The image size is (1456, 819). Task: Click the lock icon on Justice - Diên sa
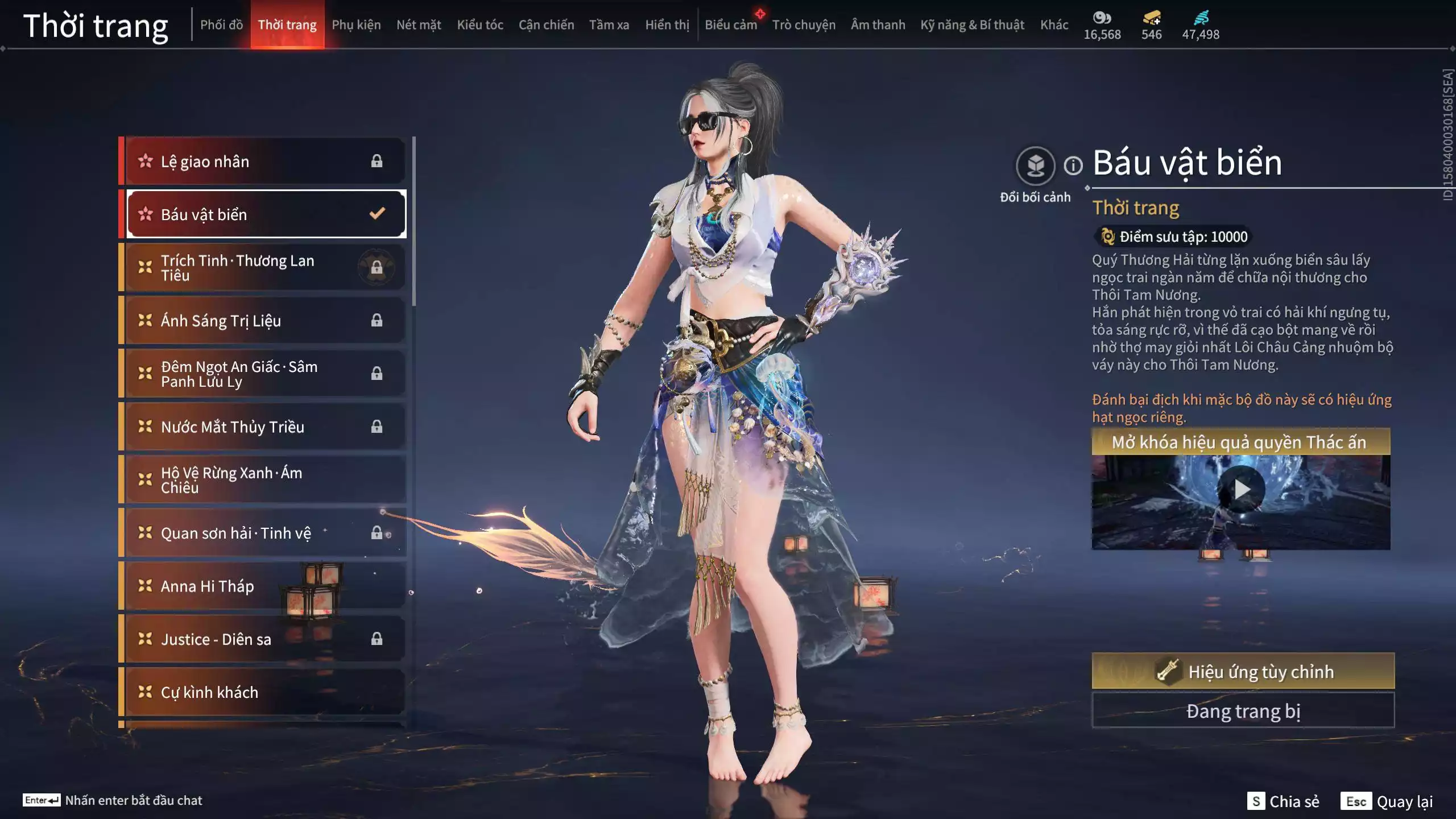pos(376,639)
